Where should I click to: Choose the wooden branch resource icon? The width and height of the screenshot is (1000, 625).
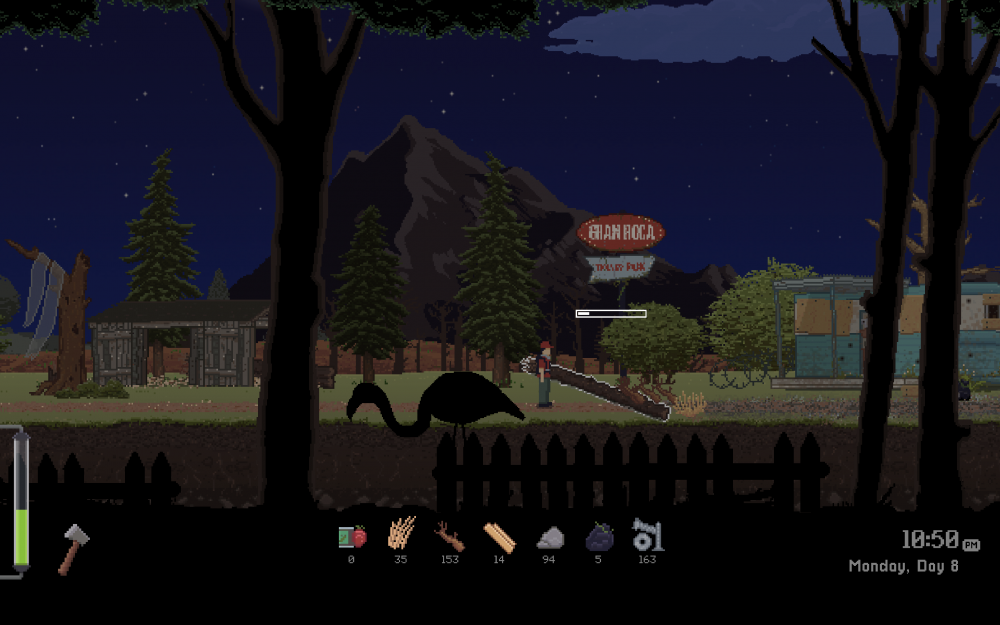[449, 537]
